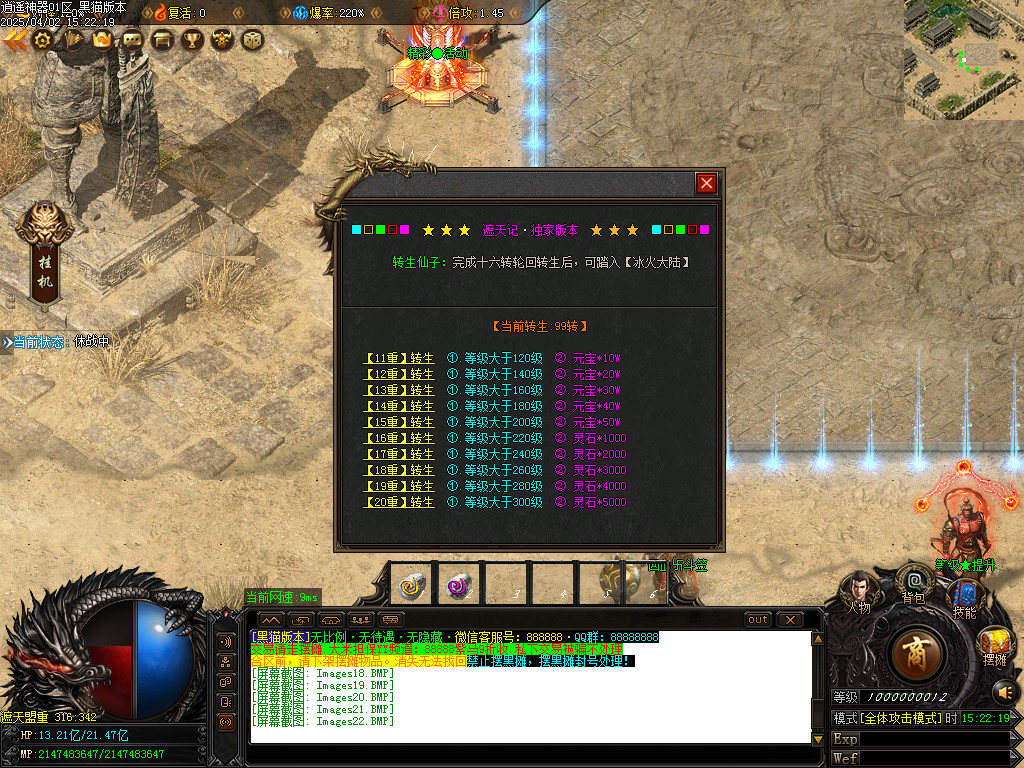The width and height of the screenshot is (1024, 768).
Task: Select the 【11重】转生 option
Action: coord(399,358)
